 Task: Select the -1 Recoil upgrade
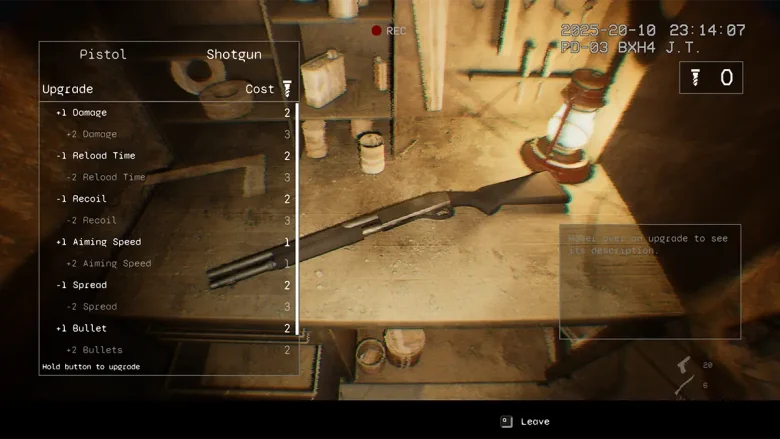[x=167, y=199]
